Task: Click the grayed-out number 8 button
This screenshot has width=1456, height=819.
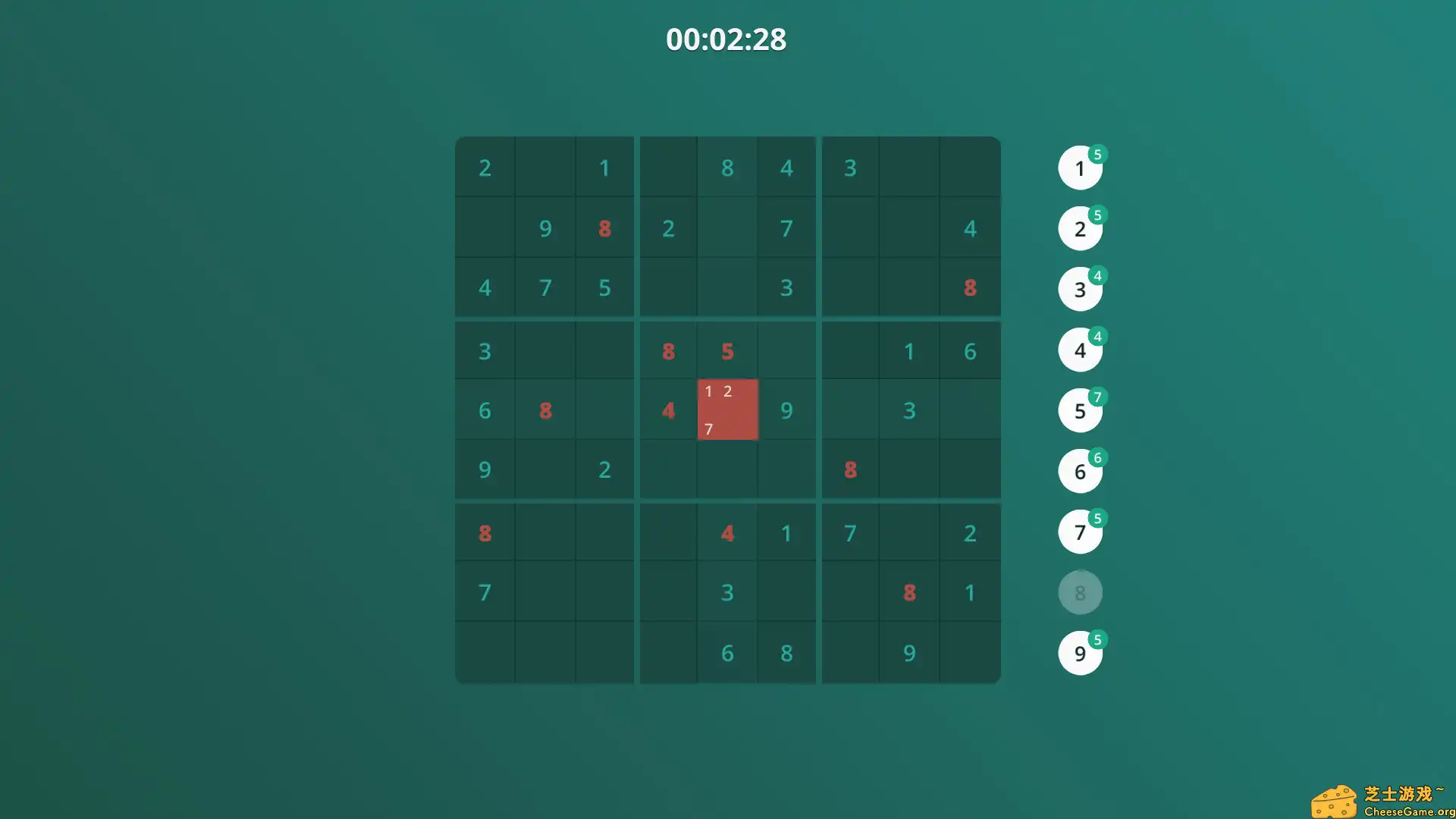Action: [x=1080, y=592]
